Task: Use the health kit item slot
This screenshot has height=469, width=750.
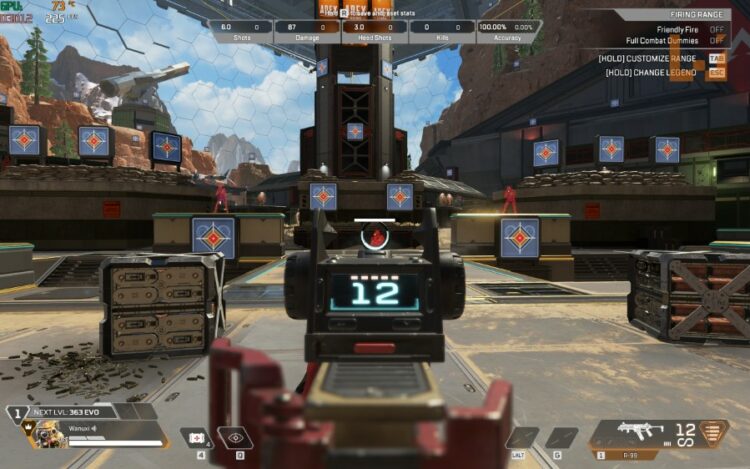Action: (195, 437)
